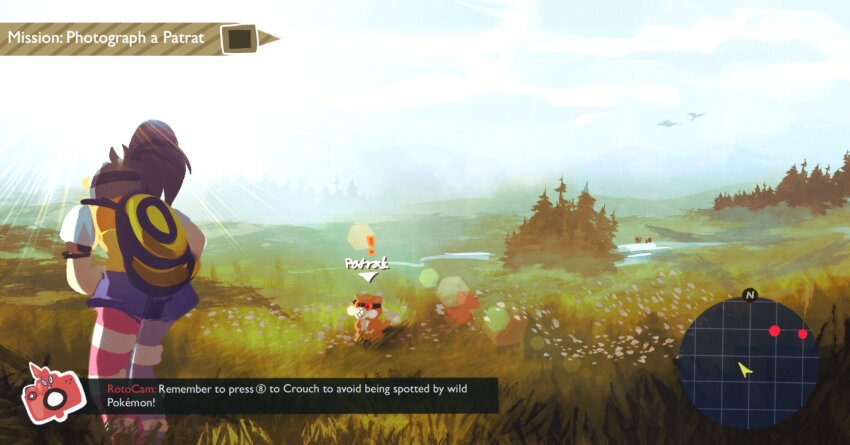Open the circular minimap
This screenshot has height=445, width=850.
click(x=748, y=361)
